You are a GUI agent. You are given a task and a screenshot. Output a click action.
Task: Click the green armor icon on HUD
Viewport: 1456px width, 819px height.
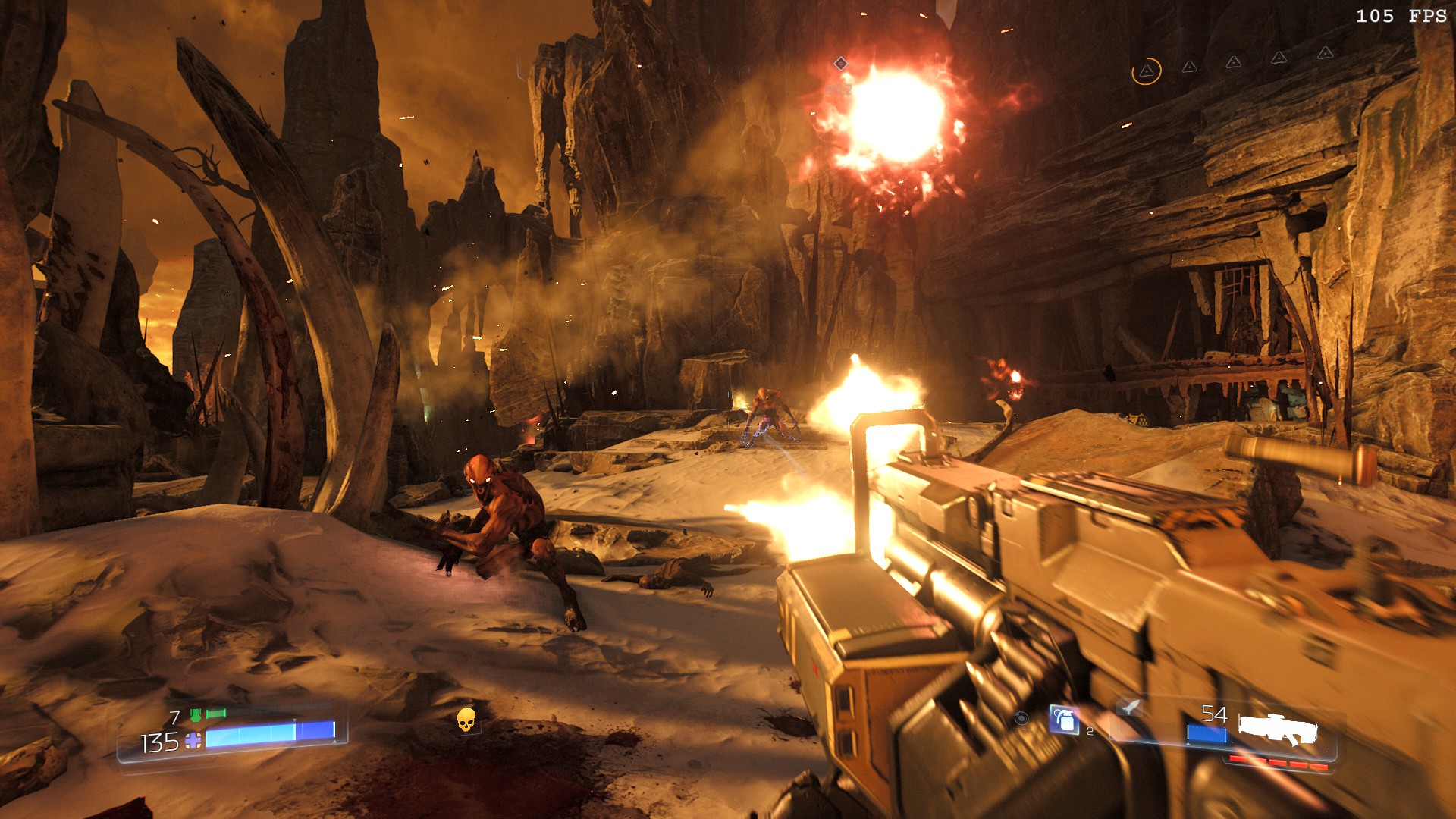pyautogui.click(x=196, y=714)
